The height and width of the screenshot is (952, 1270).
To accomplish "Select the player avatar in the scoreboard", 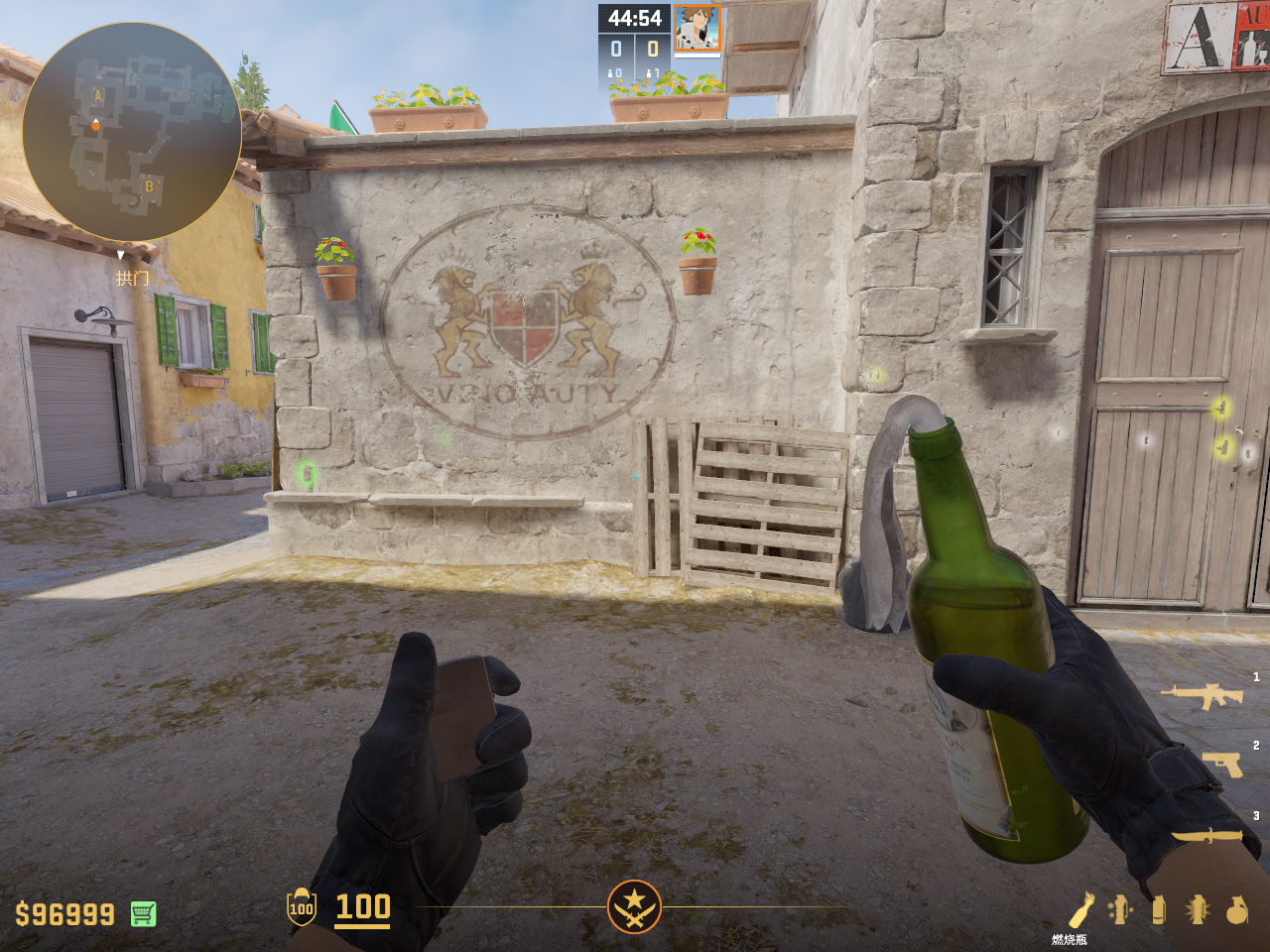I will [698, 28].
